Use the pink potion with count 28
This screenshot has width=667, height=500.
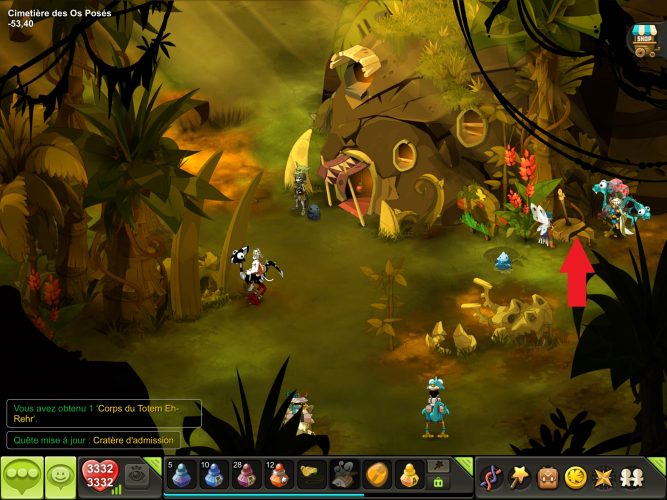tap(246, 473)
